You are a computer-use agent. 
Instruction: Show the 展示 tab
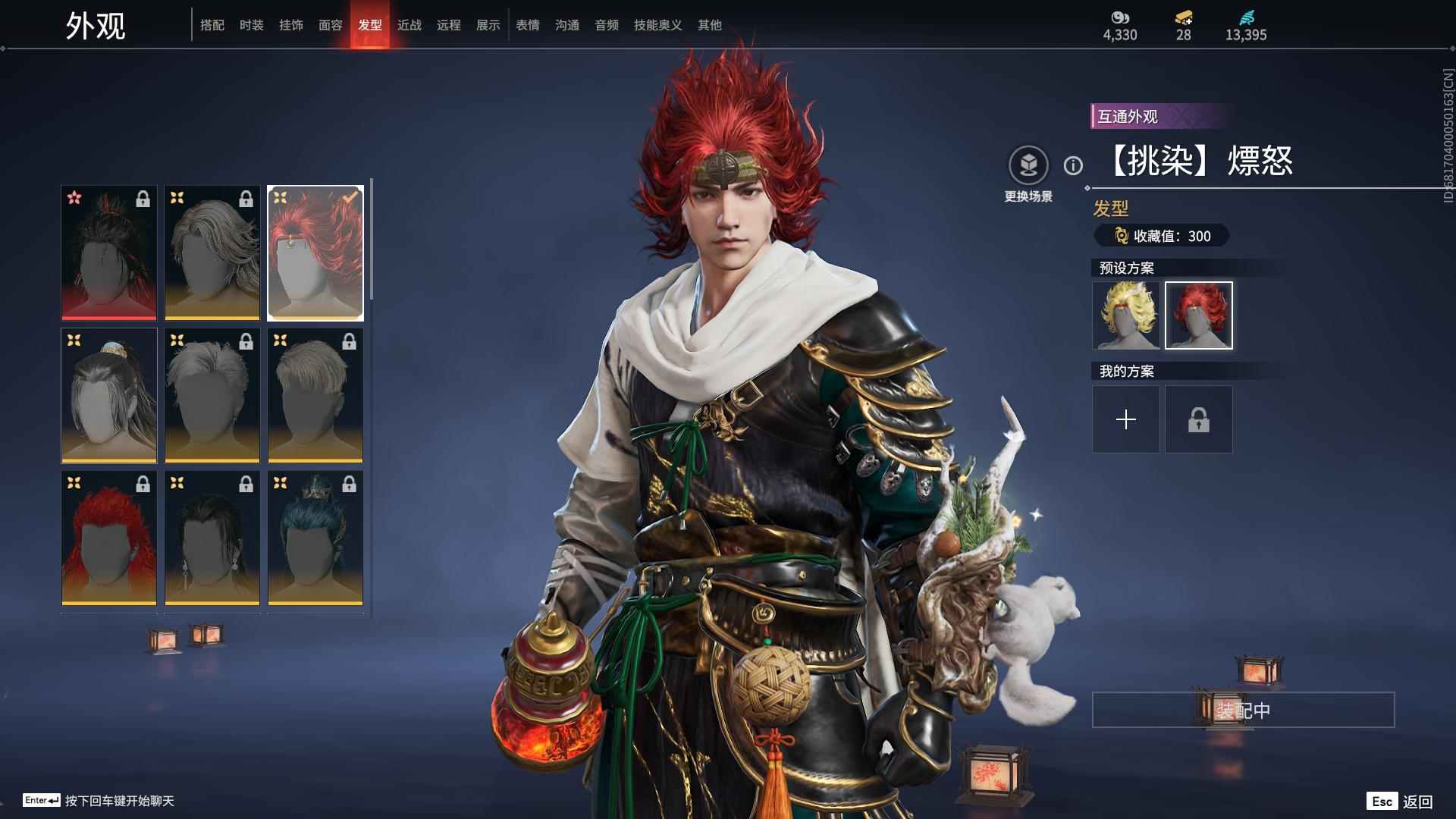[x=488, y=25]
